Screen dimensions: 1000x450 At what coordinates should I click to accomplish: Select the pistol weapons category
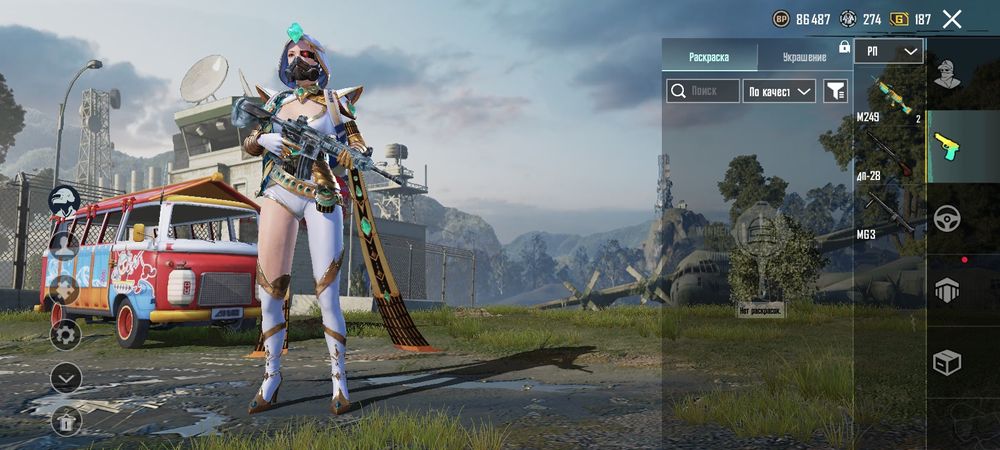947,146
